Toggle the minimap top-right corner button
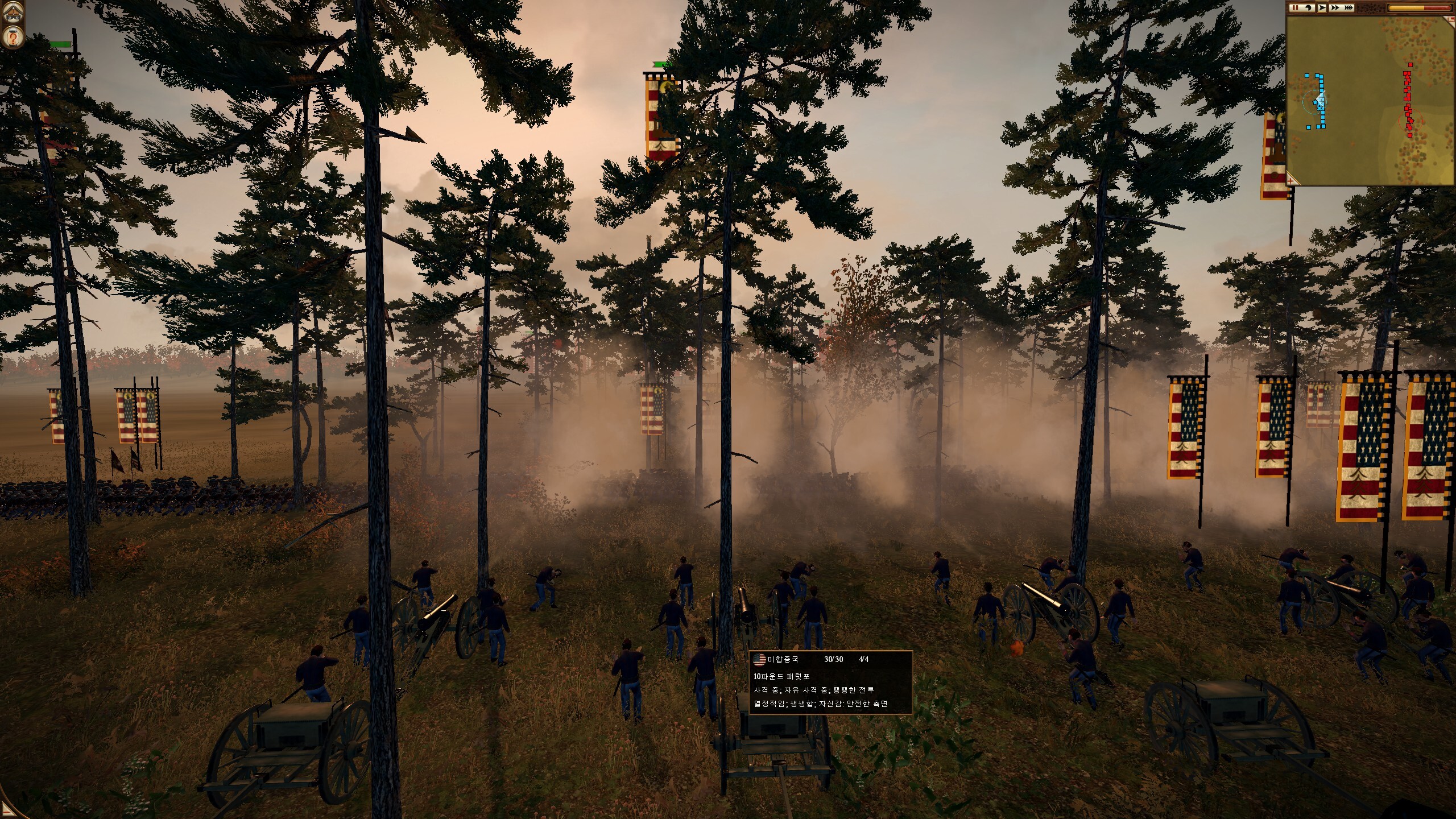 coord(1451,20)
